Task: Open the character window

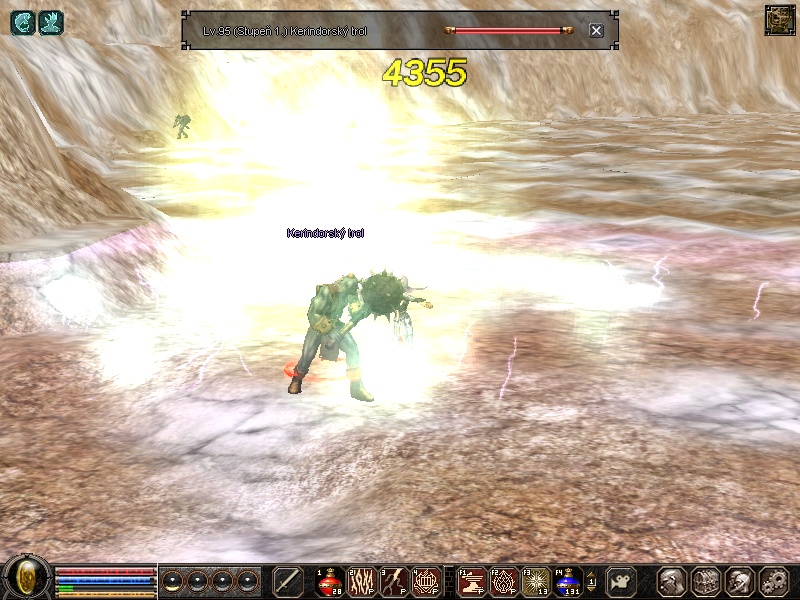Action: pos(671,580)
